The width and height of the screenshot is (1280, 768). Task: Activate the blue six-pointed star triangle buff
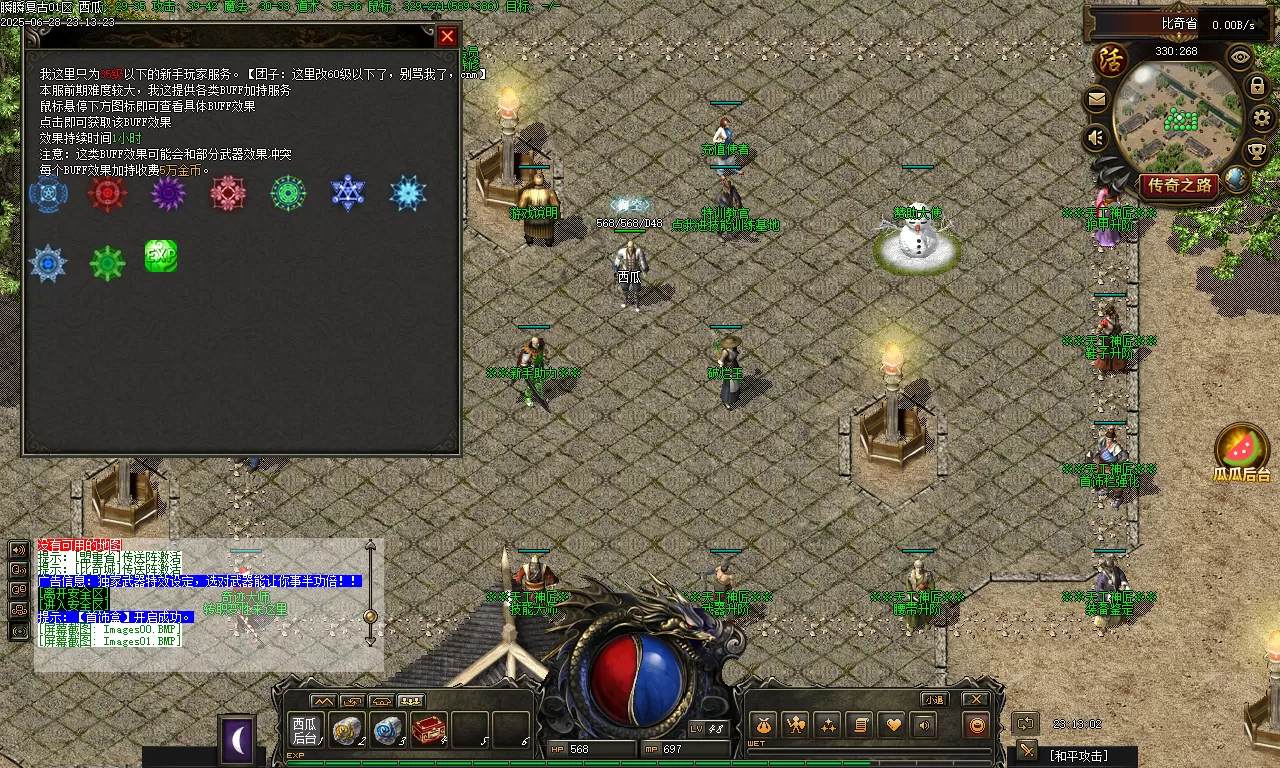point(348,193)
